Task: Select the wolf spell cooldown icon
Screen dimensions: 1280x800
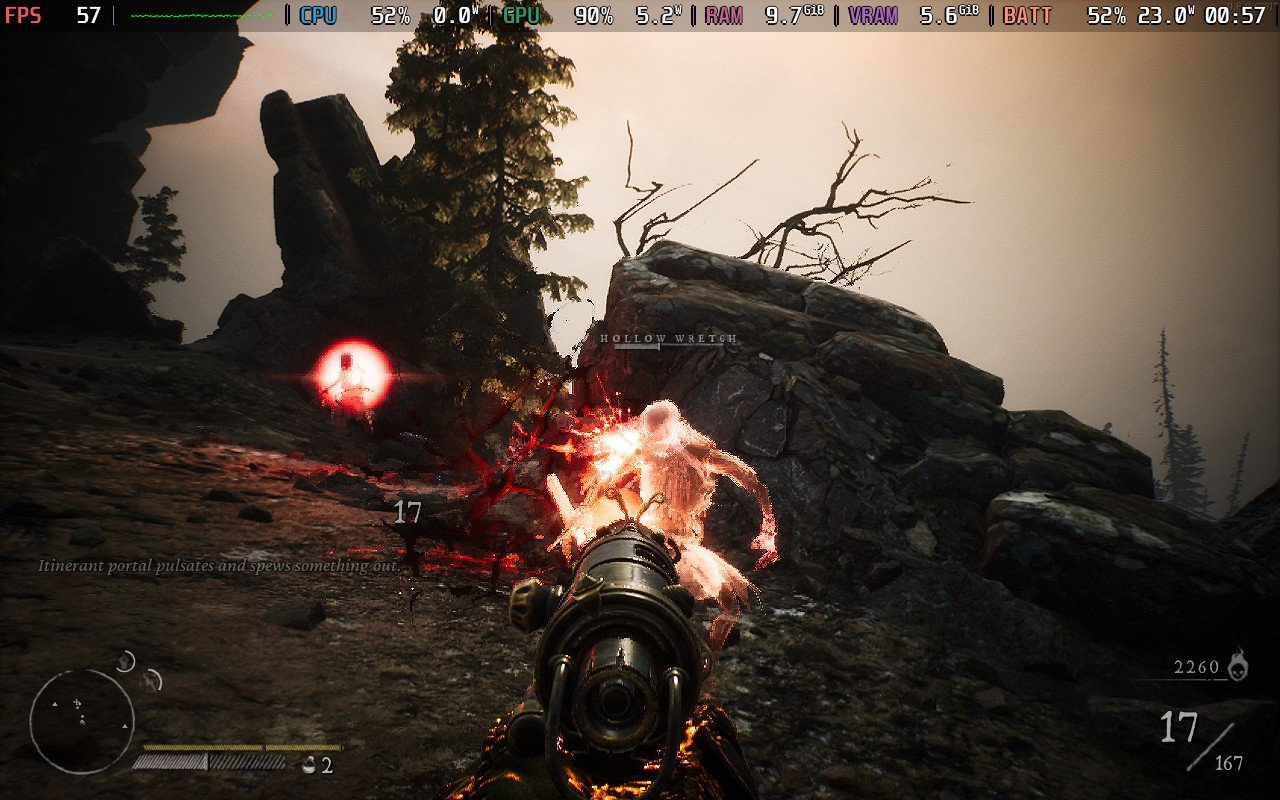Action: coord(151,681)
